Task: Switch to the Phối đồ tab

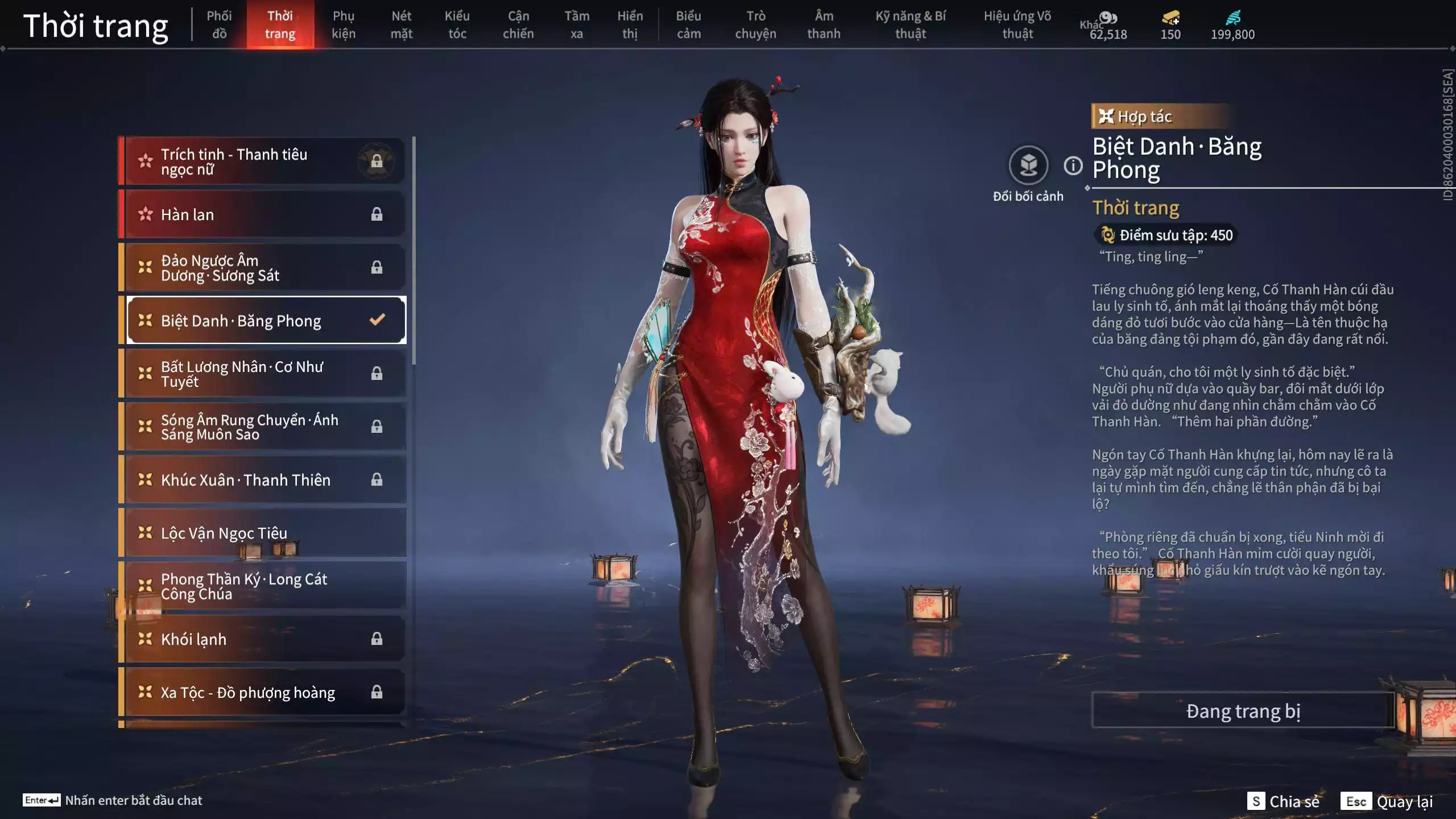Action: [219, 25]
